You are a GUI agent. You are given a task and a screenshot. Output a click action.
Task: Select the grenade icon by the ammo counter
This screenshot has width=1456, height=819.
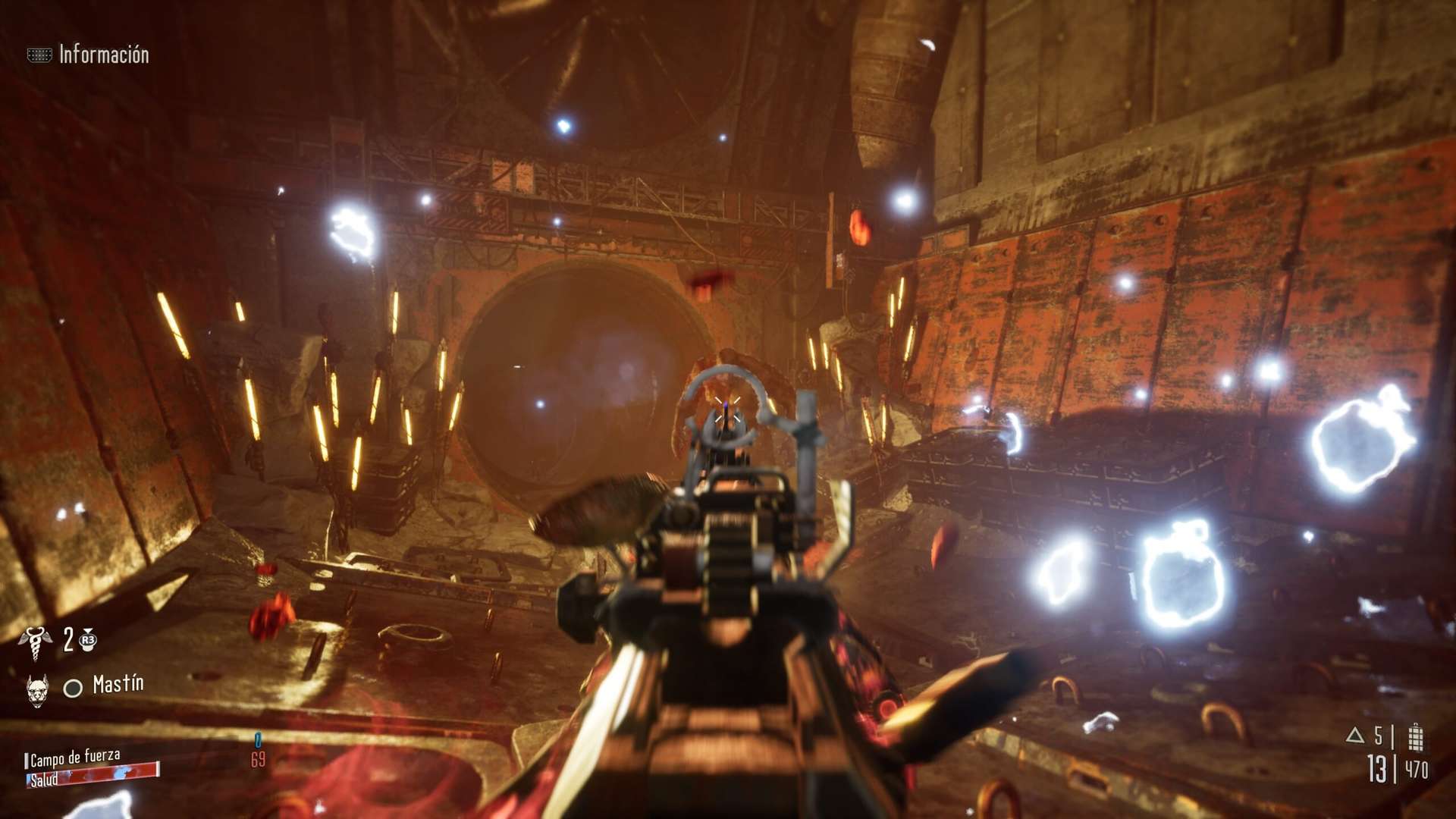[x=1414, y=736]
